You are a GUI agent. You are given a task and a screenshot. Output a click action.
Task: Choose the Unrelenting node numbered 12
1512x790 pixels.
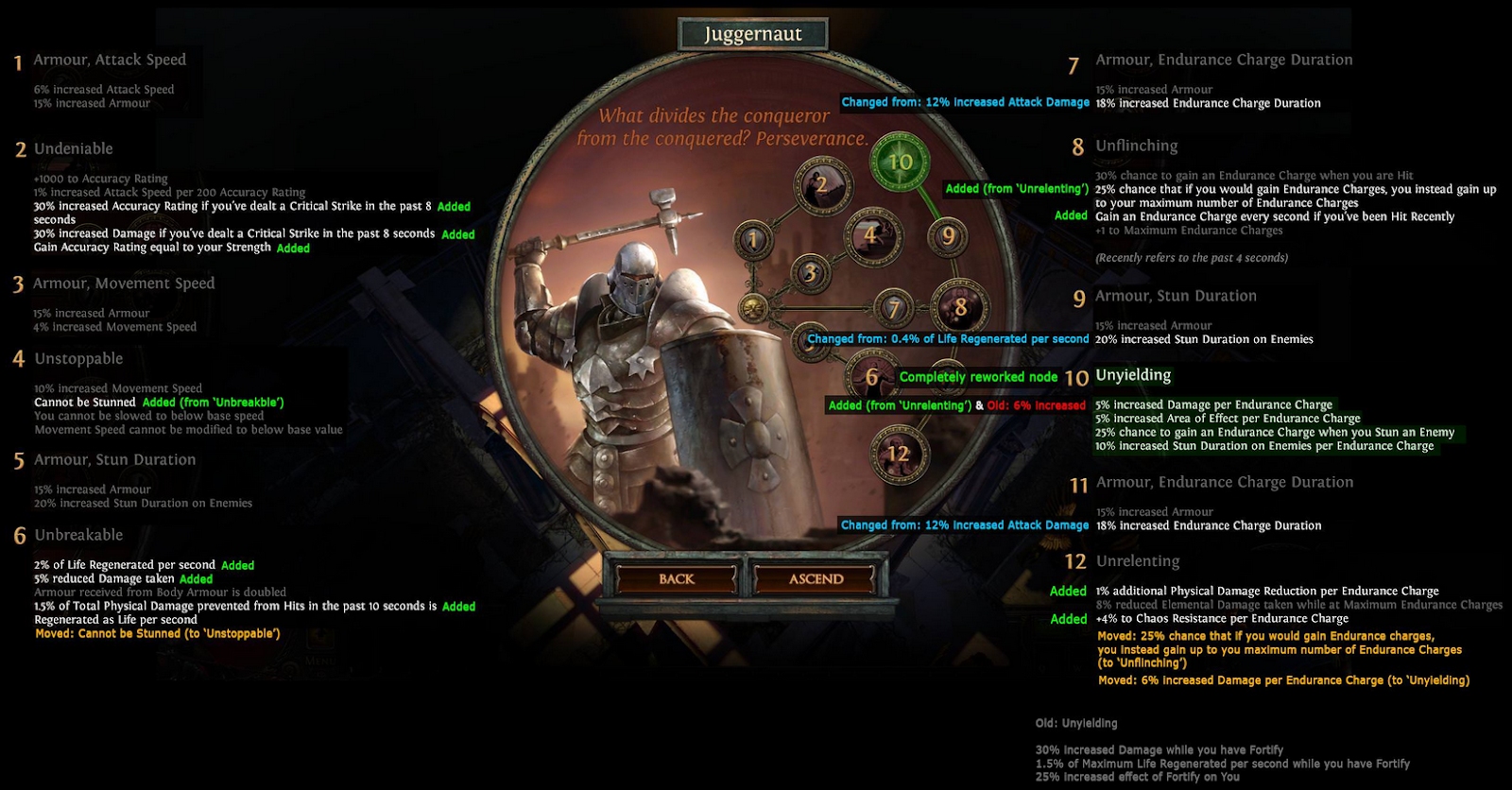(898, 454)
